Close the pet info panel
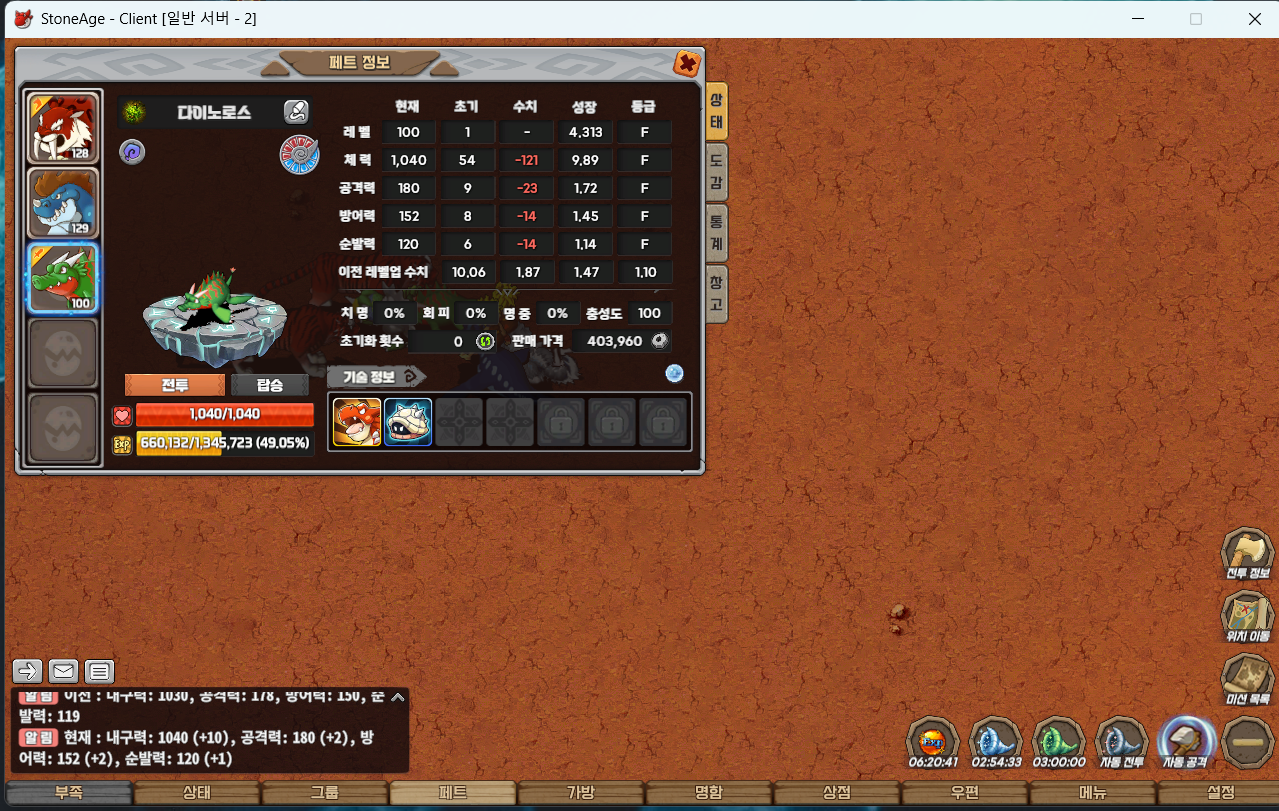This screenshot has height=811, width=1279. tap(687, 64)
